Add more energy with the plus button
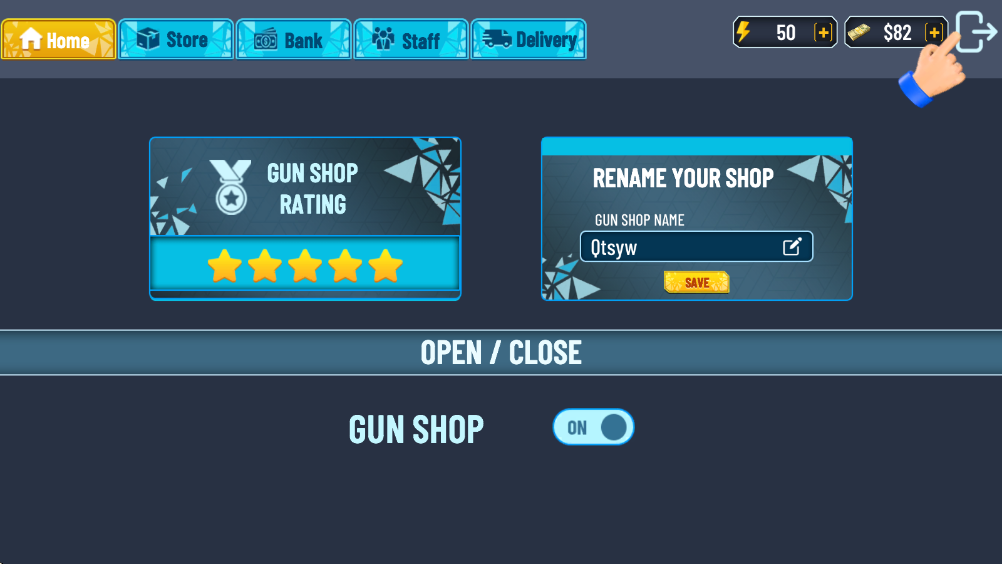 pyautogui.click(x=823, y=32)
